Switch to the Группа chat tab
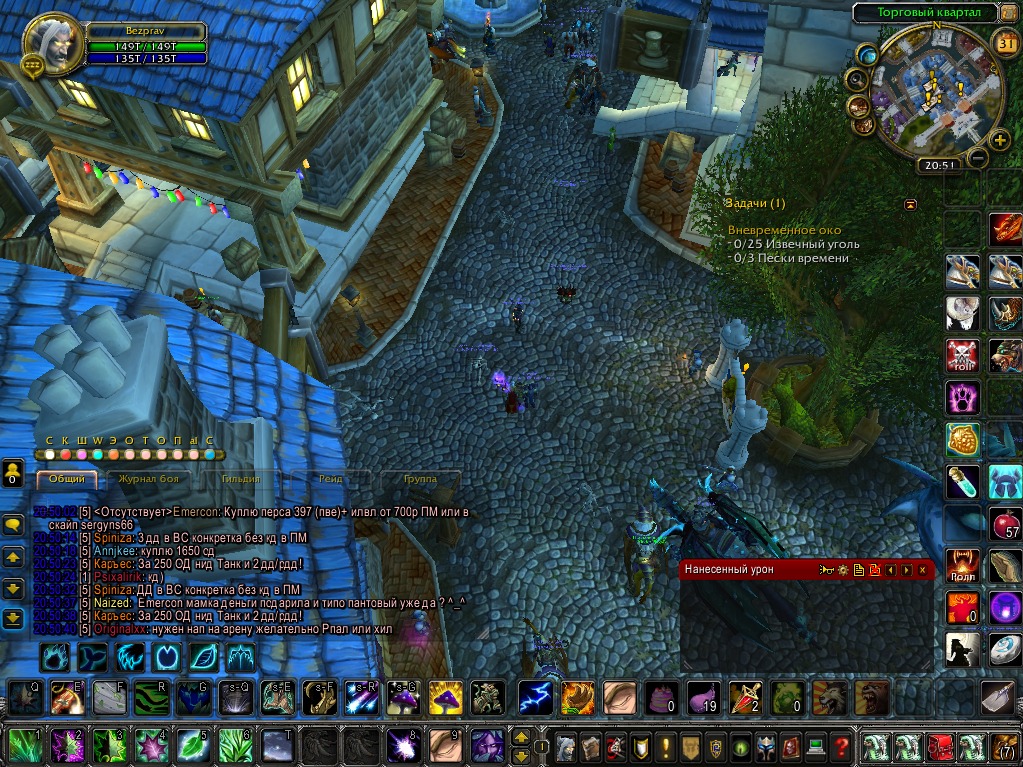This screenshot has width=1023, height=767. 420,479
